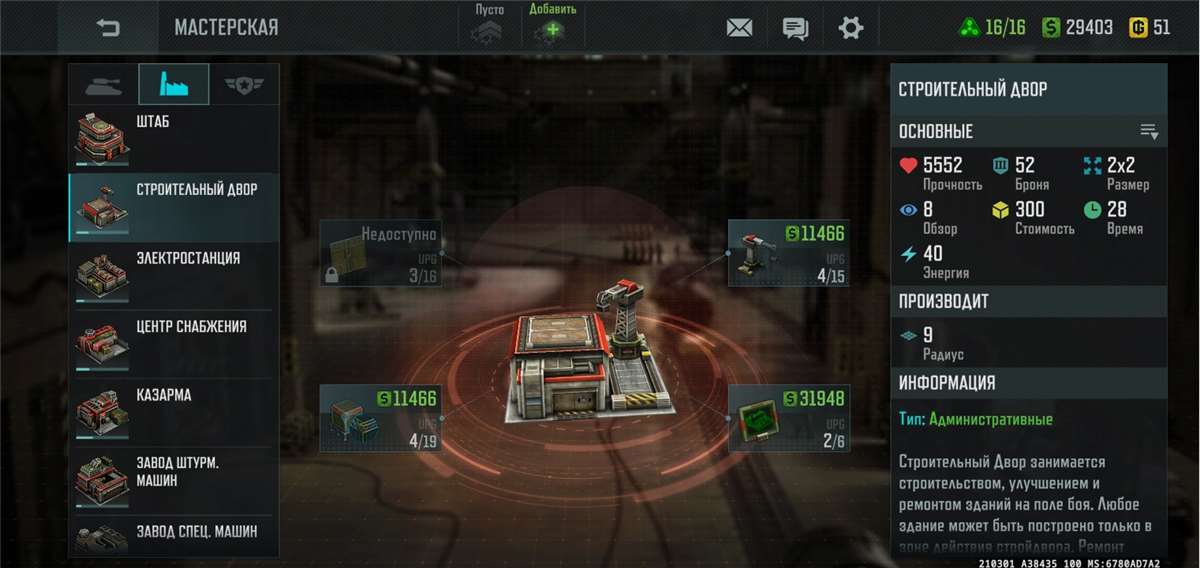Switch to the tank units tab
The width and height of the screenshot is (1200, 568).
click(x=103, y=85)
